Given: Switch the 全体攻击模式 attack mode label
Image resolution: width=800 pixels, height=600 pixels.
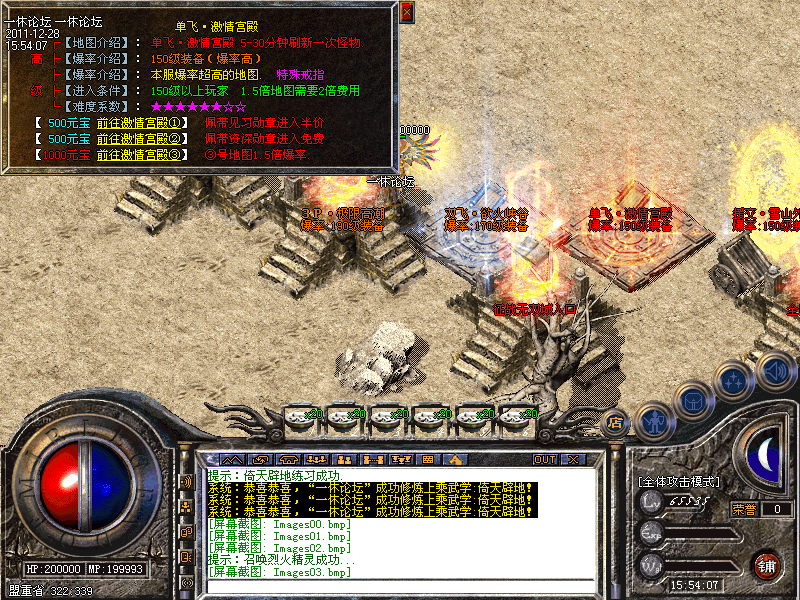Looking at the screenshot, I should point(679,482).
